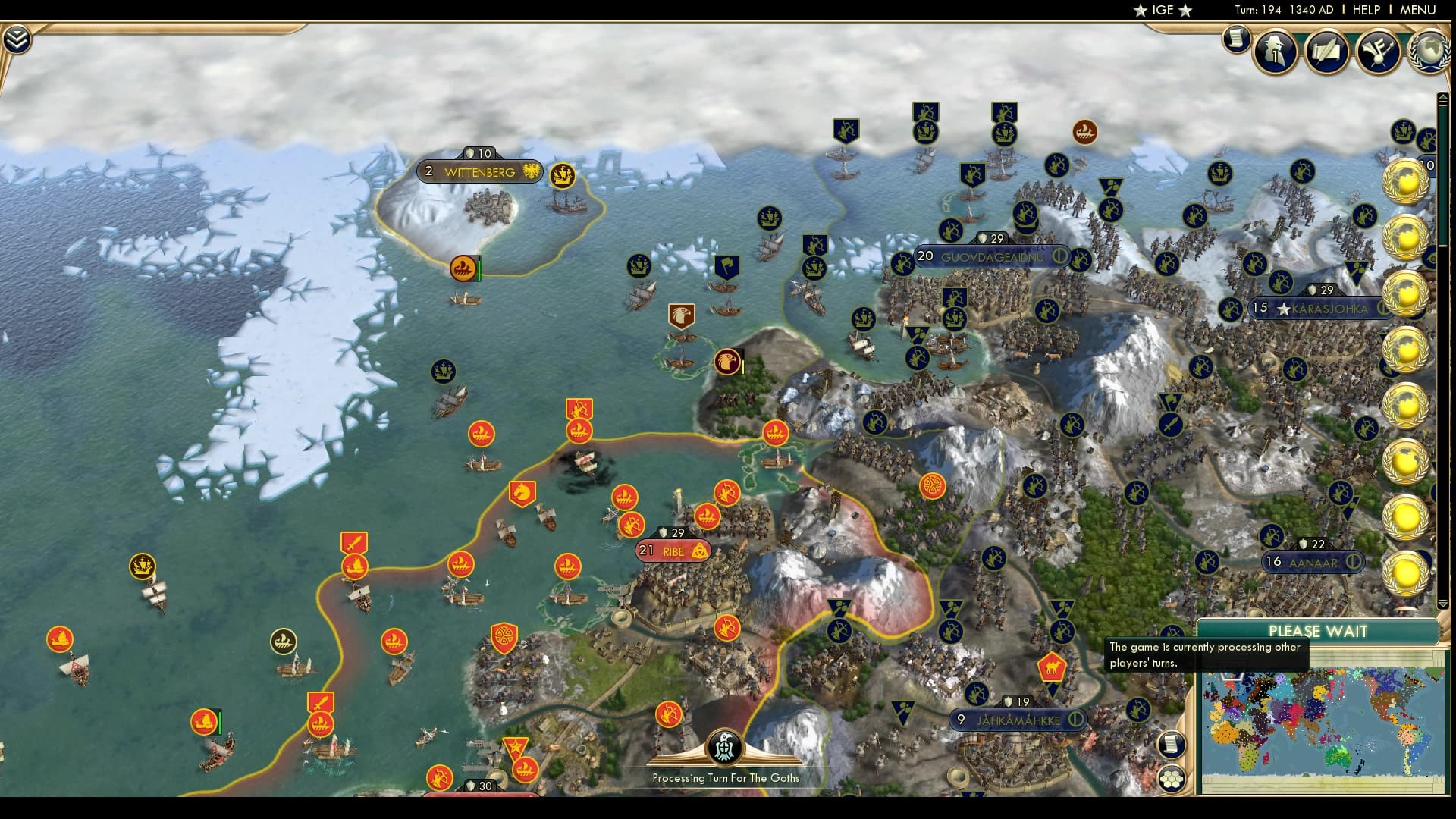Select the galleass unit flag beside Wittenberg

[x=564, y=175]
